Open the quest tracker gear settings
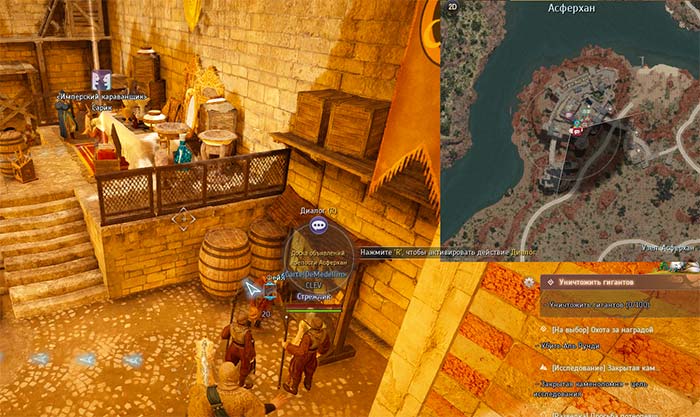Viewport: 700px width, 417px height. [x=529, y=283]
